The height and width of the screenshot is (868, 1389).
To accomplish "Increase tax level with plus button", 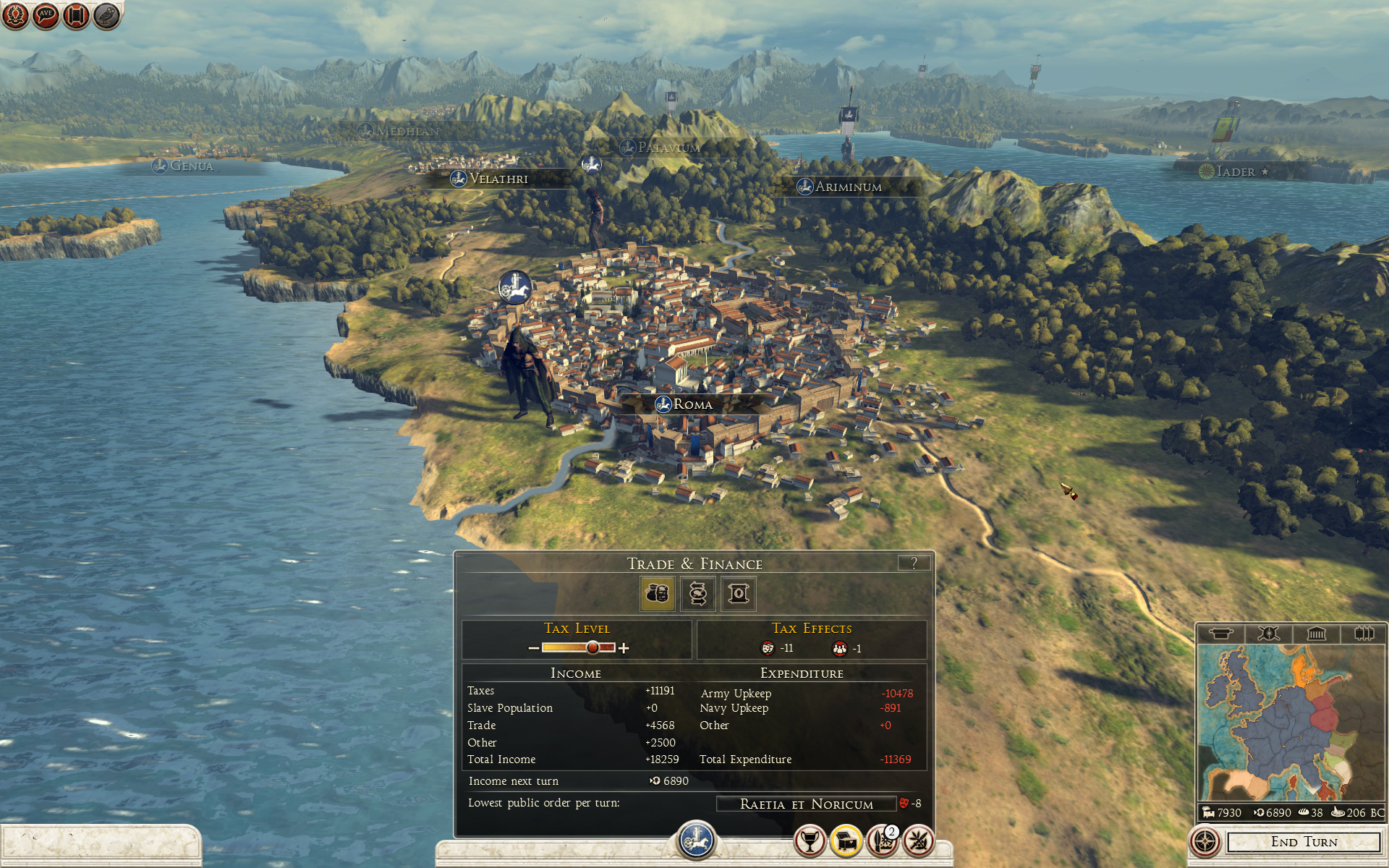I will coord(624,648).
